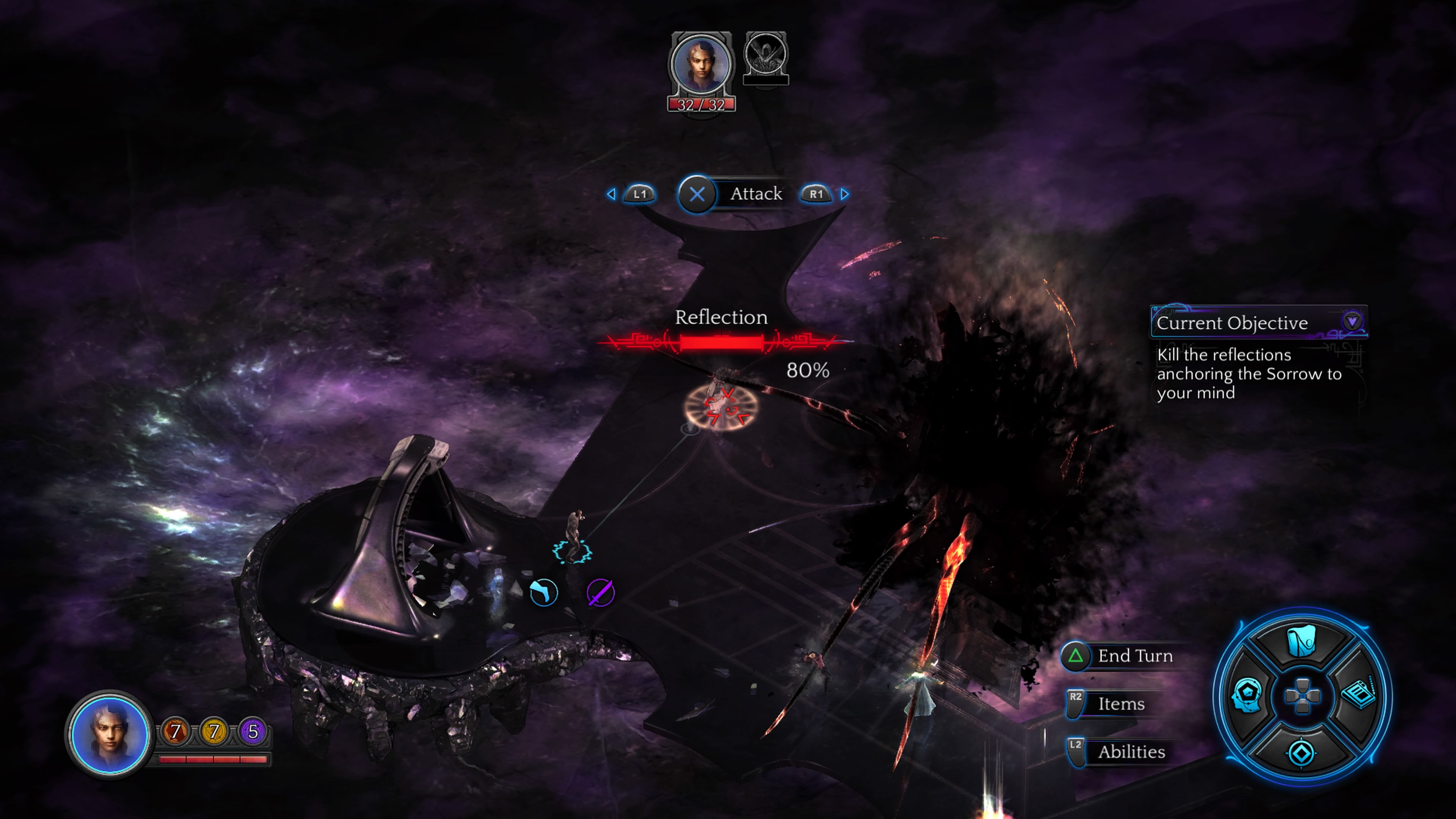This screenshot has width=1456, height=819.
Task: Open the inventory bag on radial menu
Action: [x=1301, y=642]
